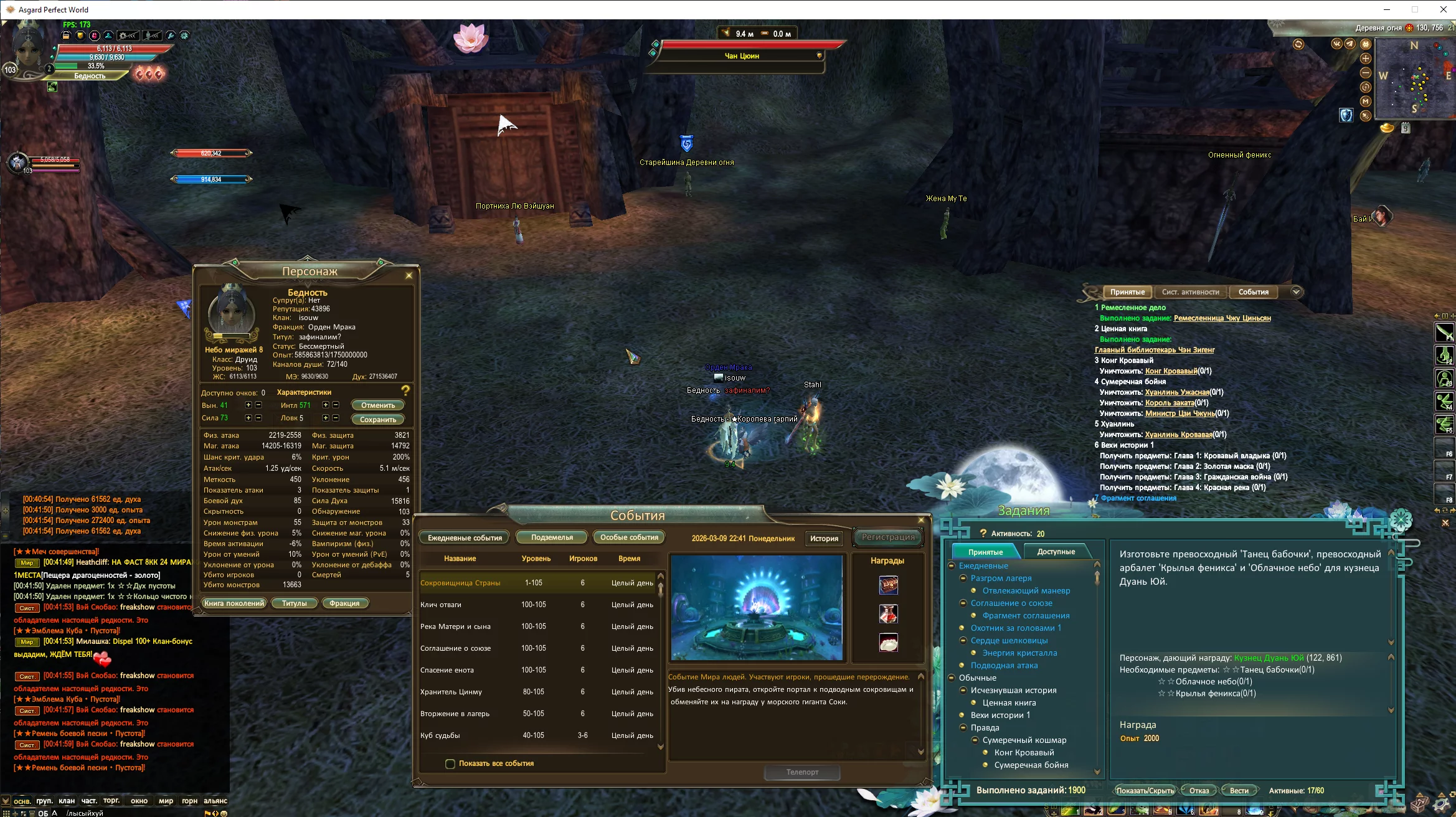Viewport: 1456px width, 817px height.
Task: Click the Отказ quest button
Action: [1199, 791]
